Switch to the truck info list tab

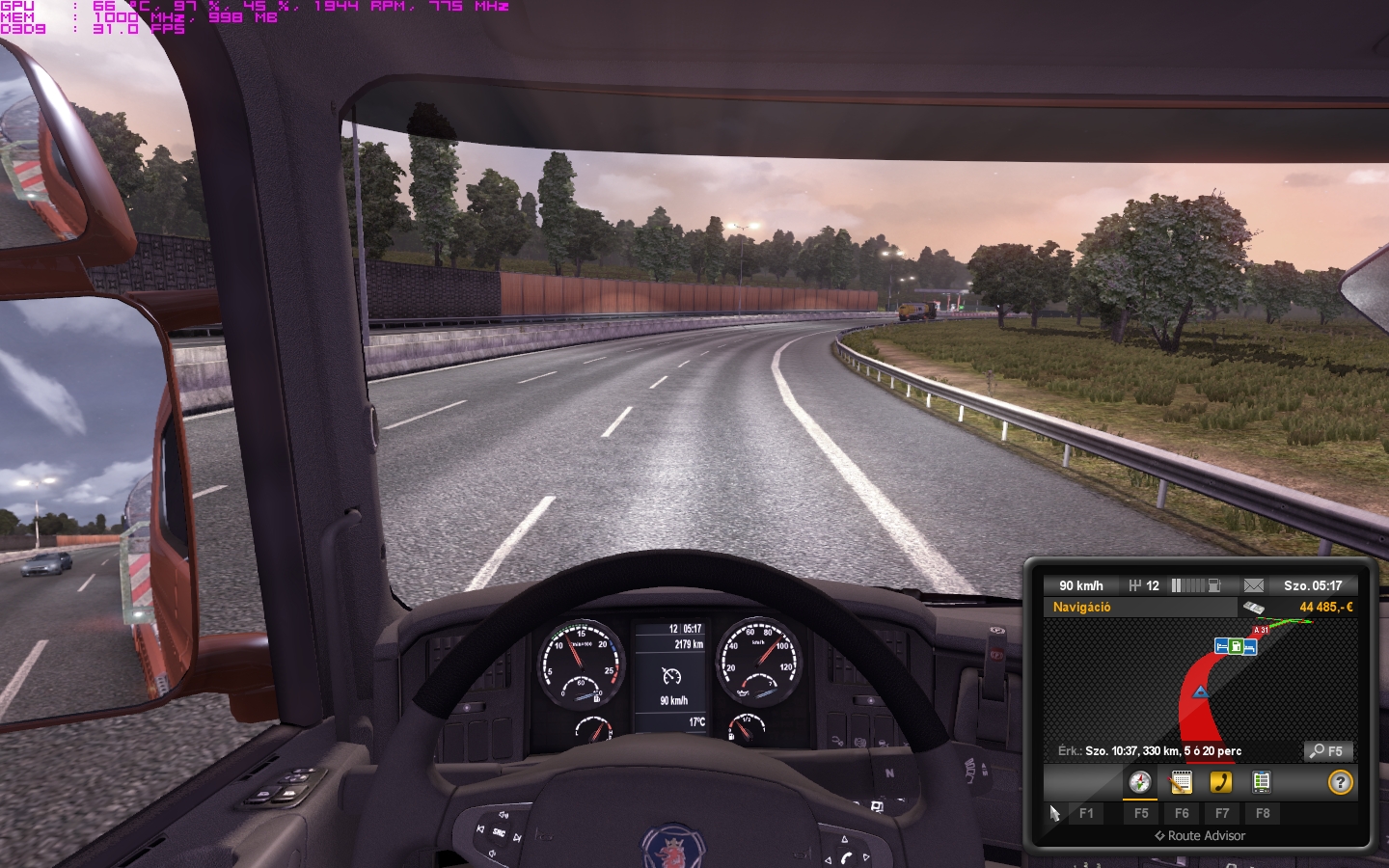[1262, 782]
